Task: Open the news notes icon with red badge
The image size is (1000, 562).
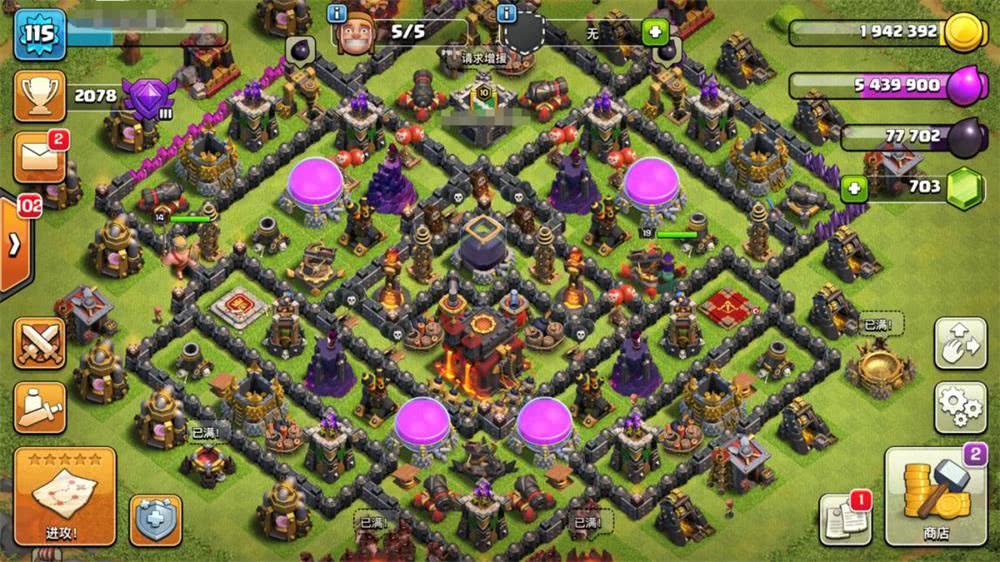Action: (845, 517)
